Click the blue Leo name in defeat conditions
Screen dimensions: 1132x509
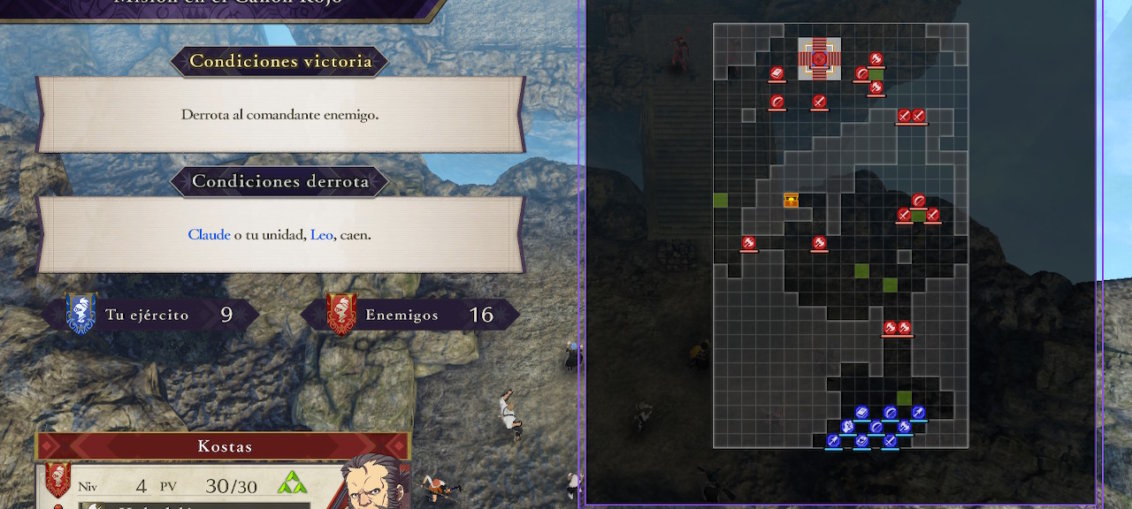click(x=321, y=235)
